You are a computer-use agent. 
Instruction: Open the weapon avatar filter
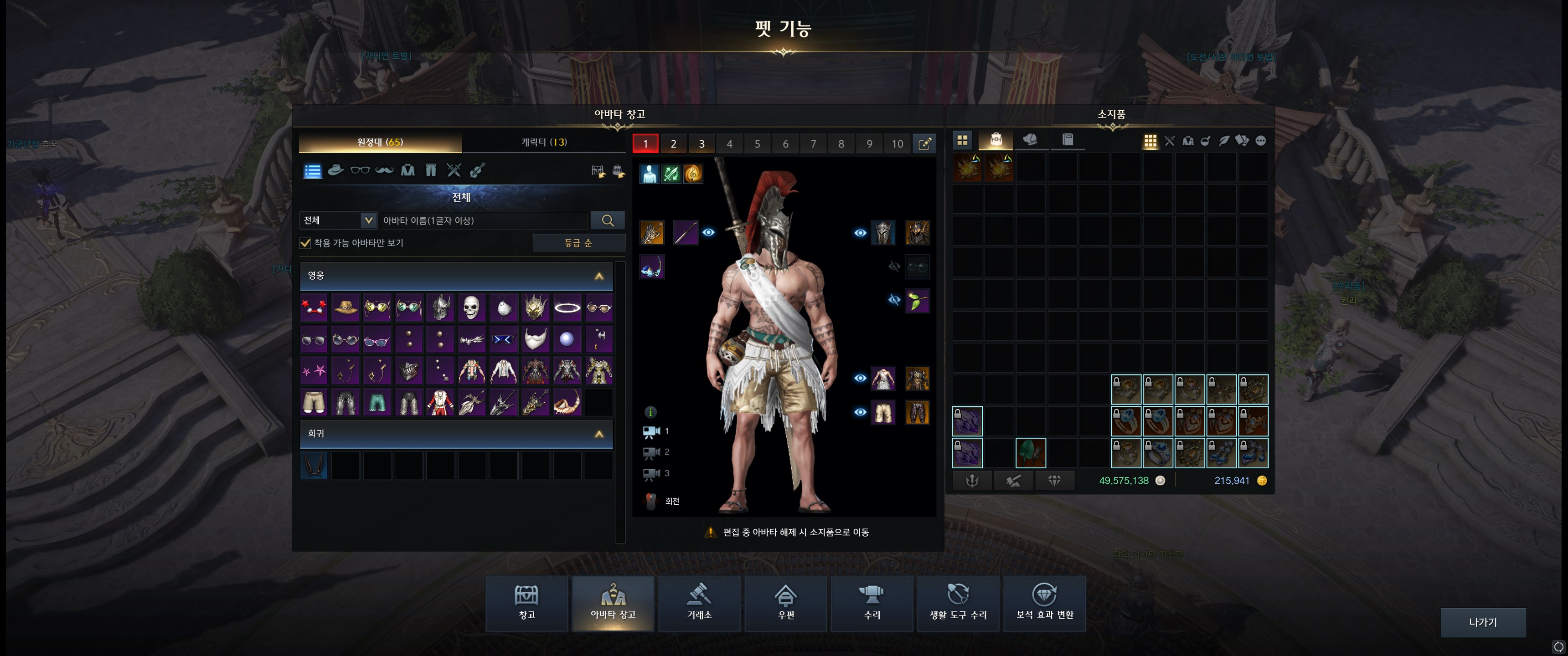[x=453, y=170]
